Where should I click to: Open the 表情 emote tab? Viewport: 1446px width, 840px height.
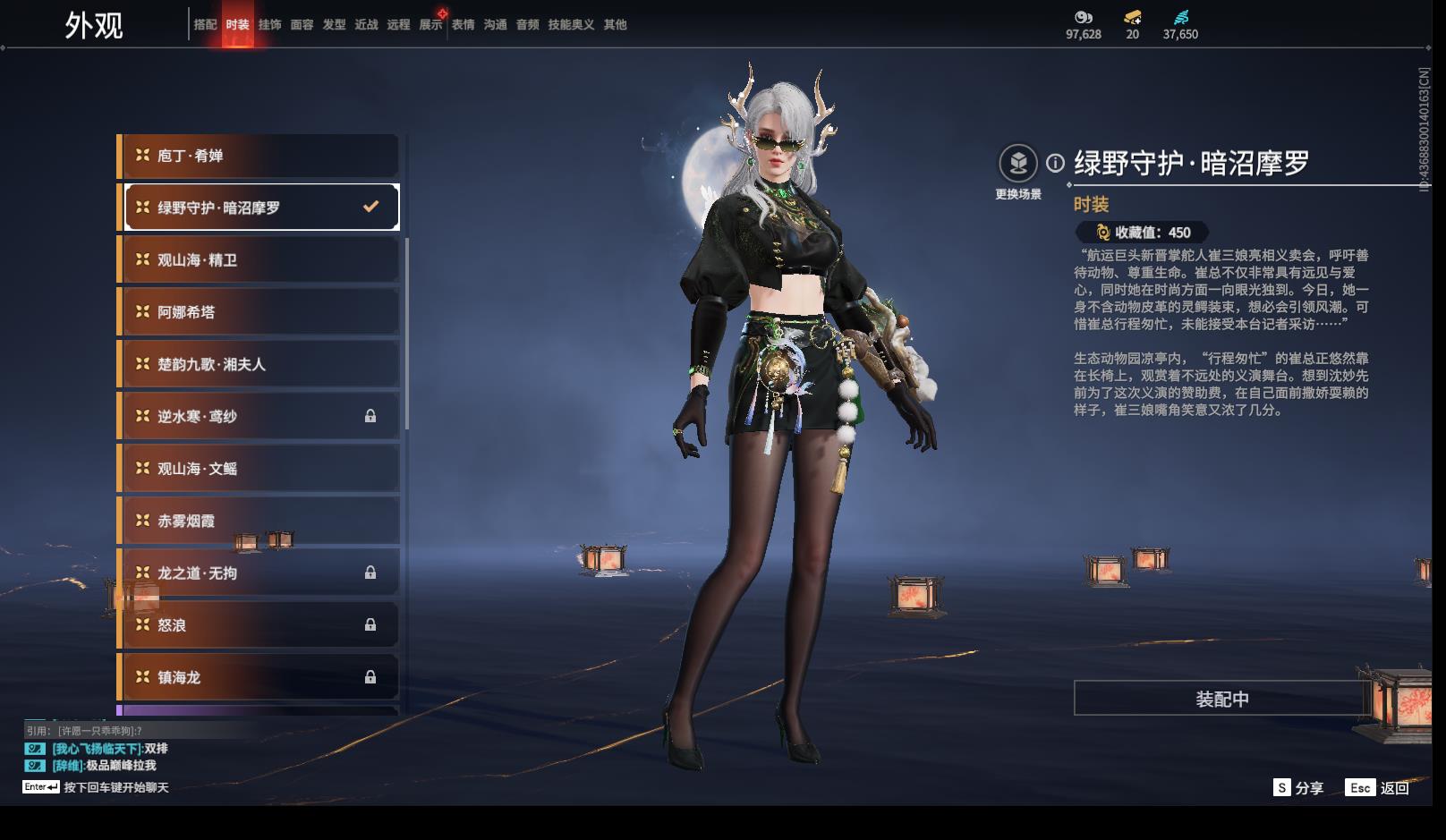[x=463, y=25]
